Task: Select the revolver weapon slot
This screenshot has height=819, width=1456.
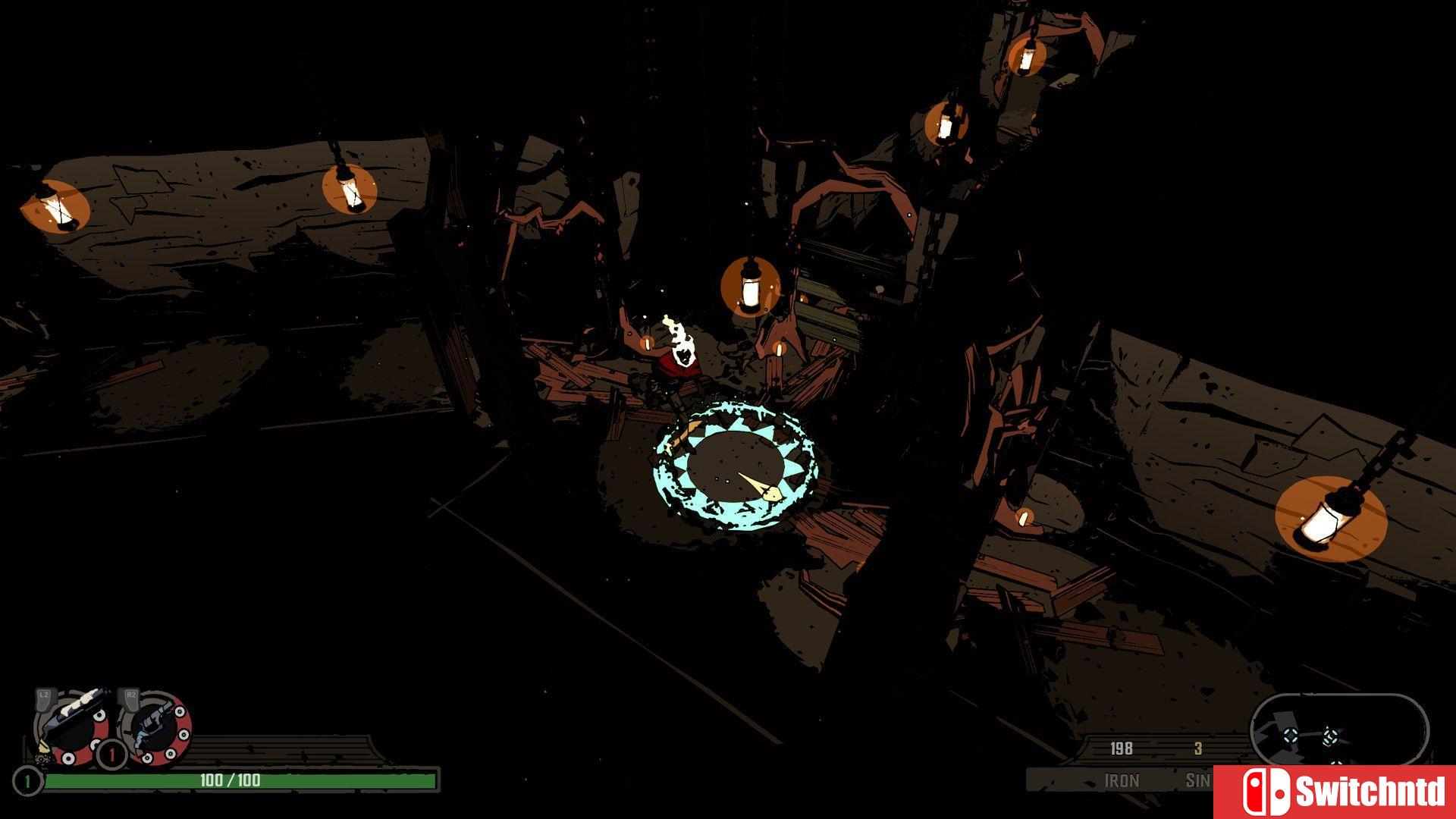Action: pos(155,728)
